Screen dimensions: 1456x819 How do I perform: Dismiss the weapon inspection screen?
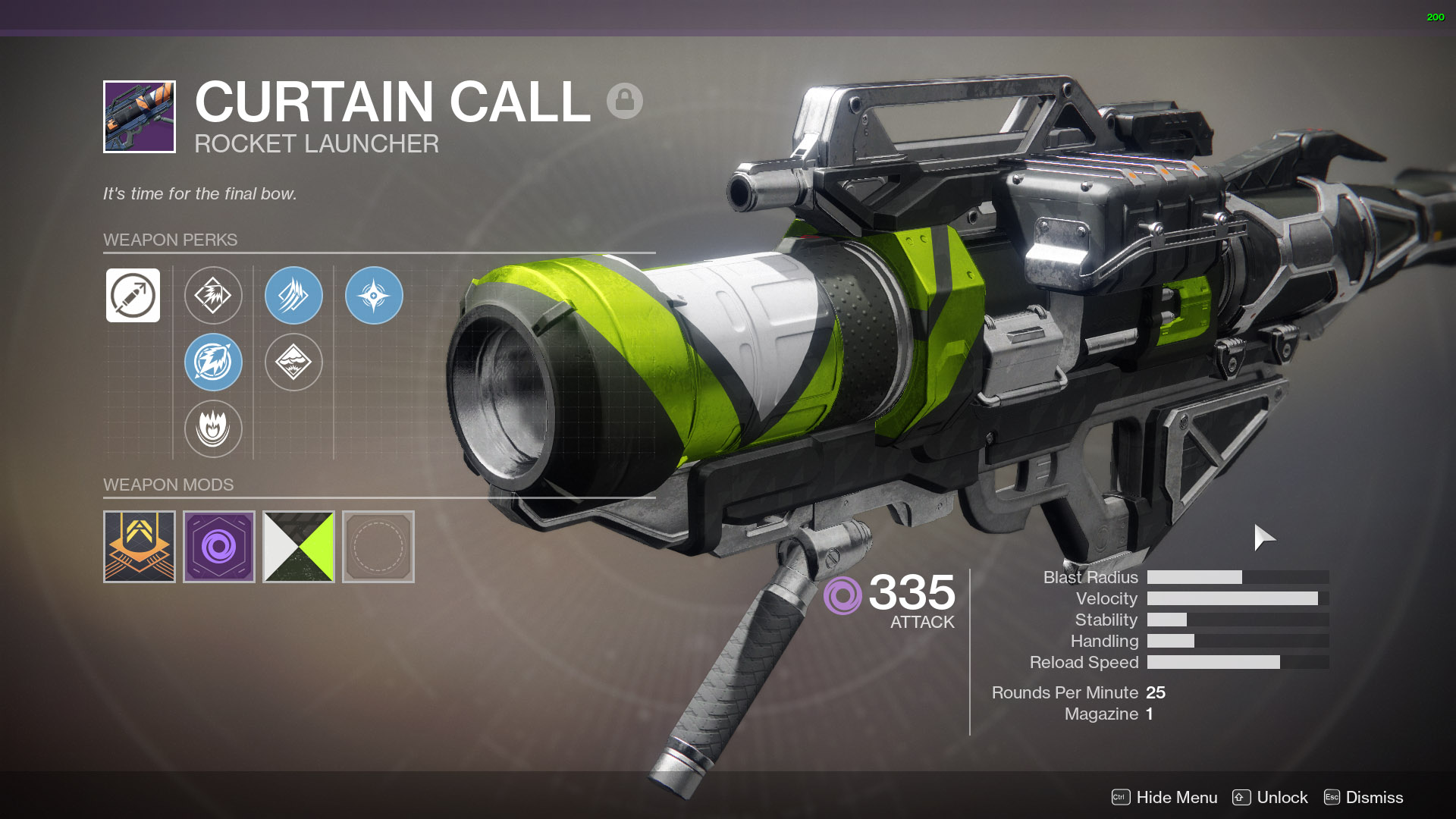click(x=1363, y=797)
